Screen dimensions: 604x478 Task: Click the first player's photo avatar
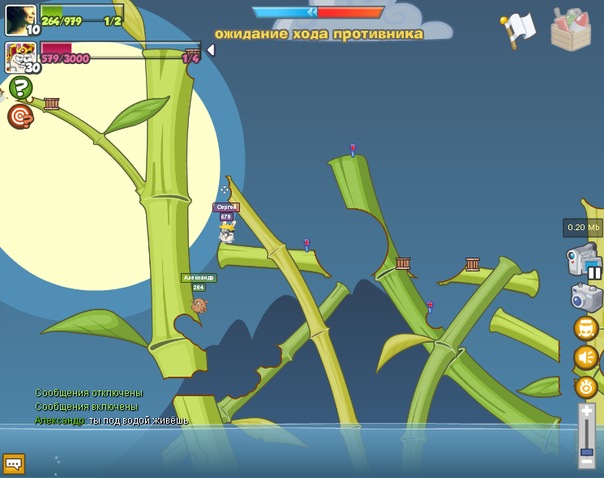[20, 18]
